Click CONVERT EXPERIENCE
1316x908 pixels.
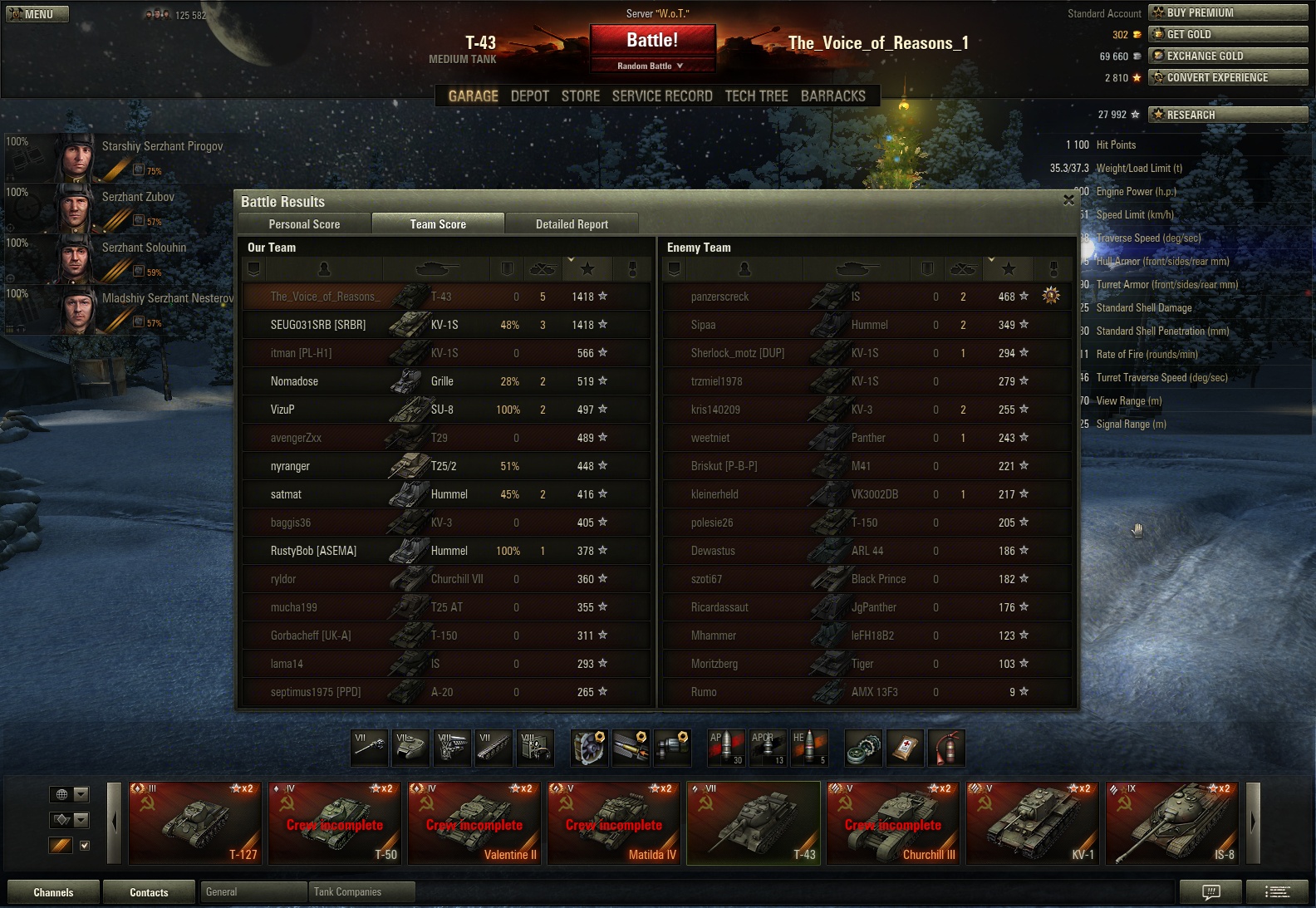[x=1227, y=77]
